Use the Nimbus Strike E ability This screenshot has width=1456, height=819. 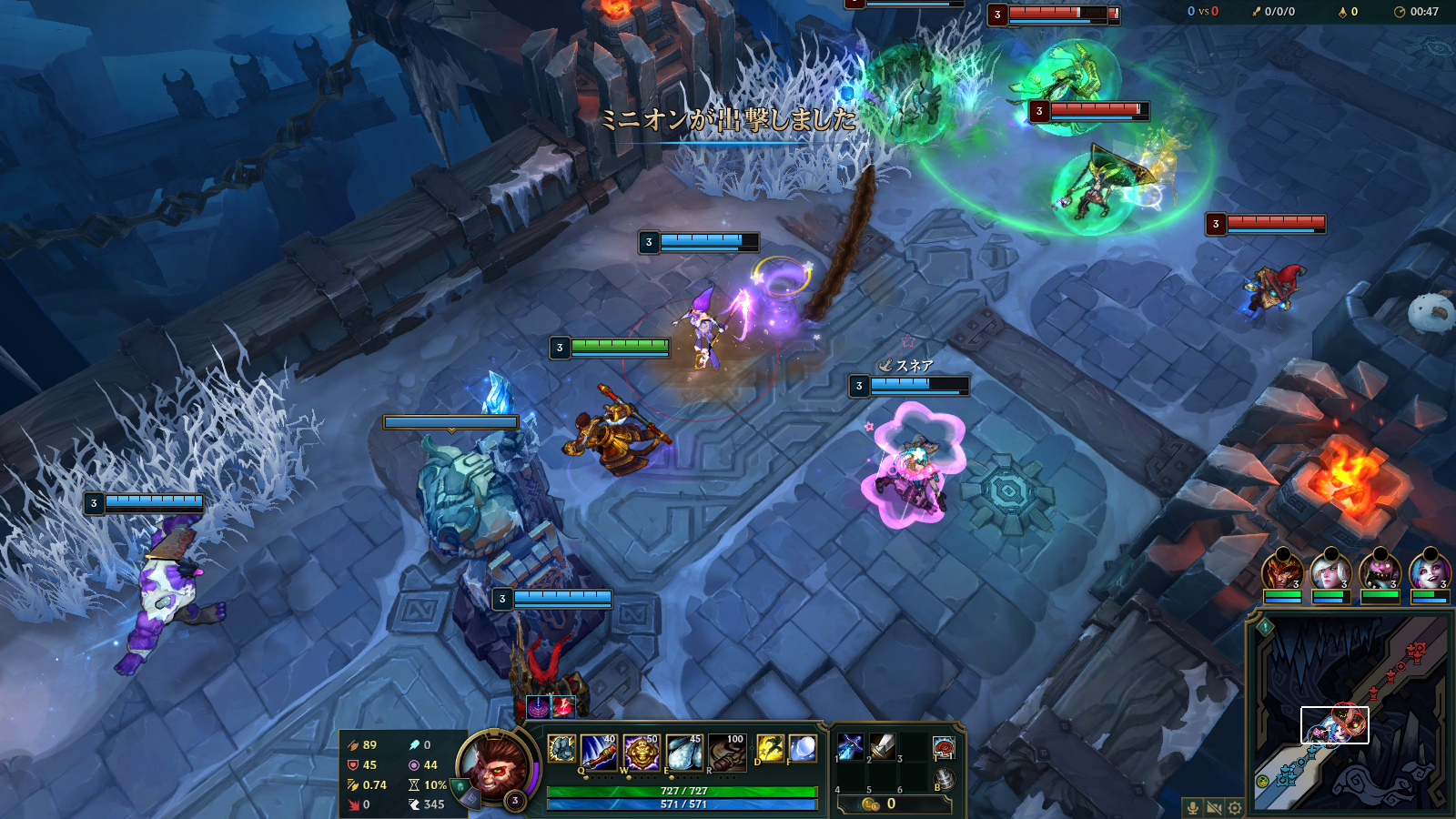(683, 752)
